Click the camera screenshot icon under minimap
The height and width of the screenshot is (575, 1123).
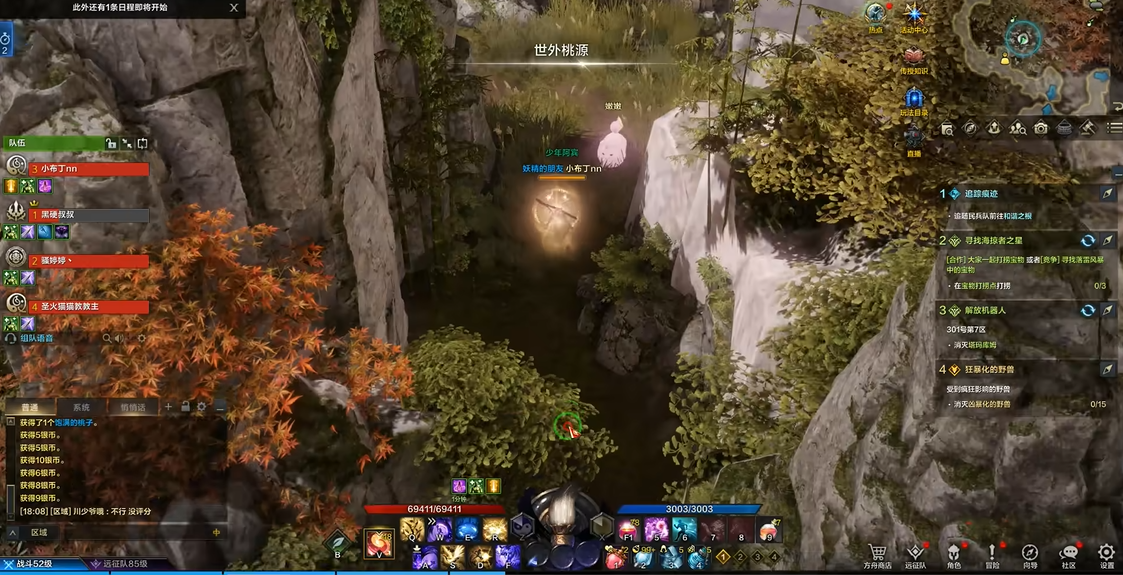coord(1041,128)
